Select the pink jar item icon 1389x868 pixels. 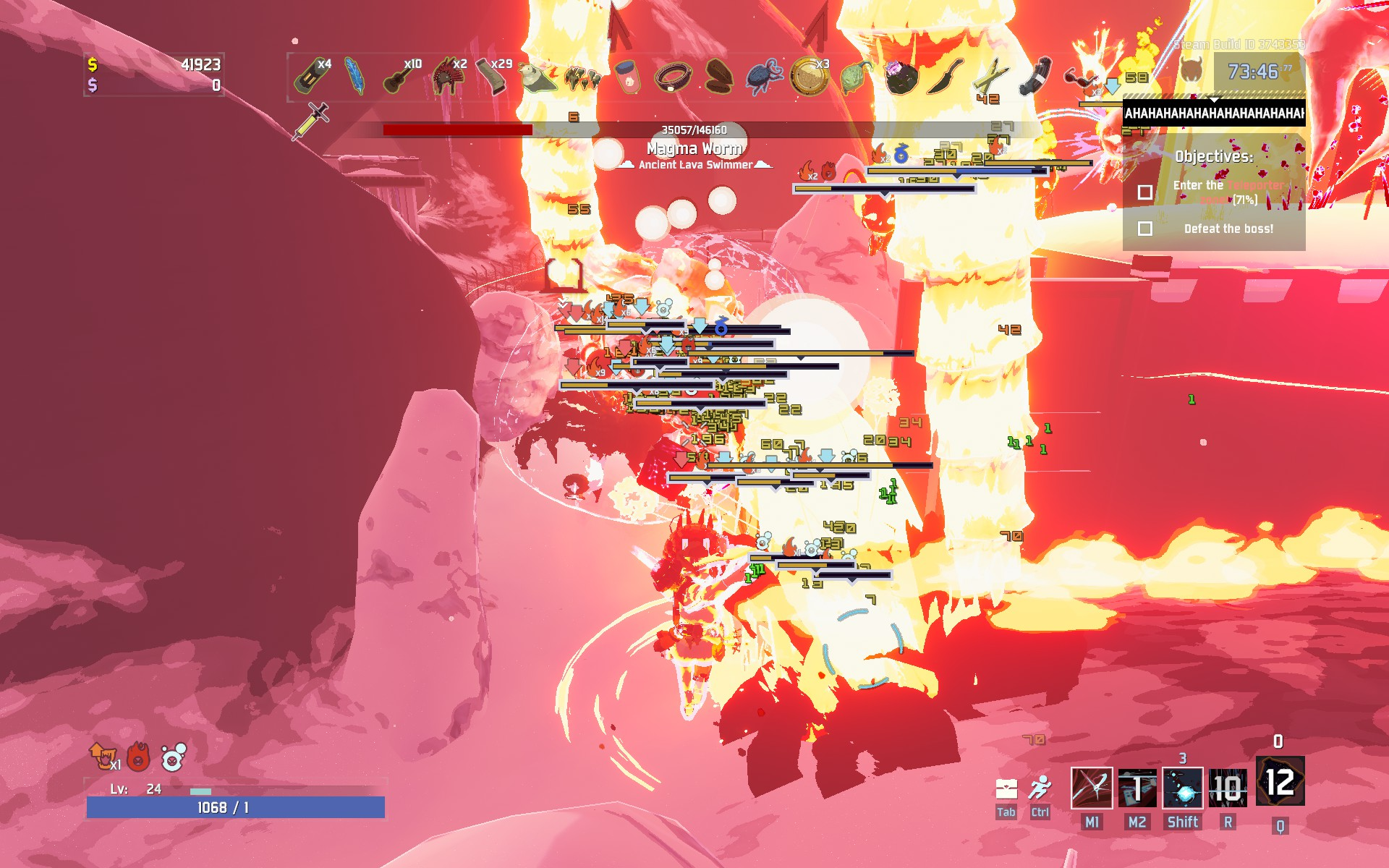click(628, 77)
